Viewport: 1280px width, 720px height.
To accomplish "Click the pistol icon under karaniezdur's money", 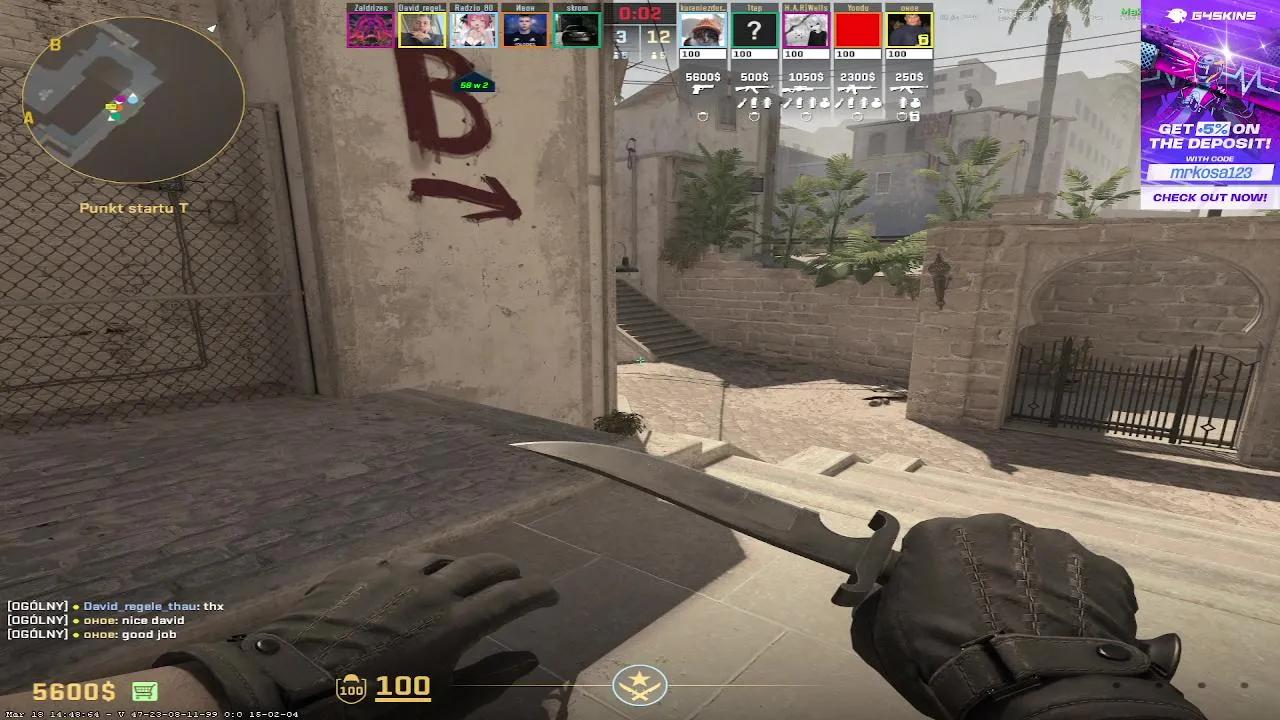I will click(x=702, y=90).
